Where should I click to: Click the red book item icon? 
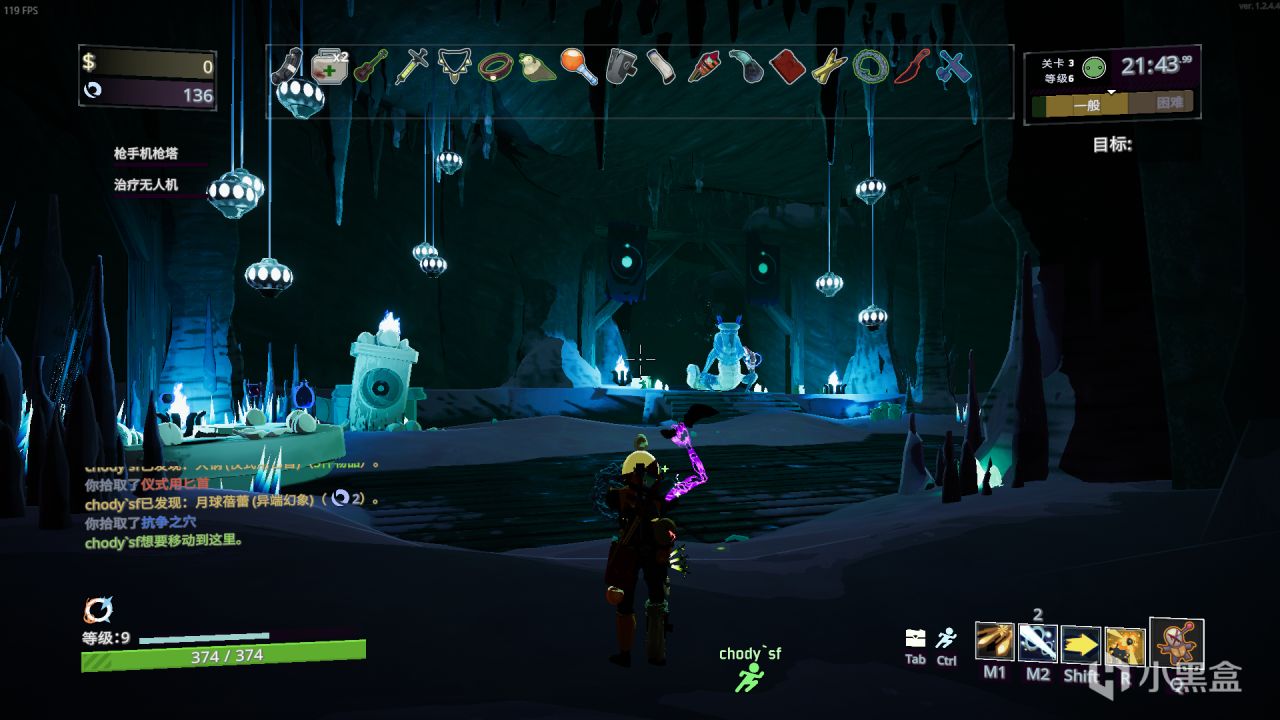[788, 67]
